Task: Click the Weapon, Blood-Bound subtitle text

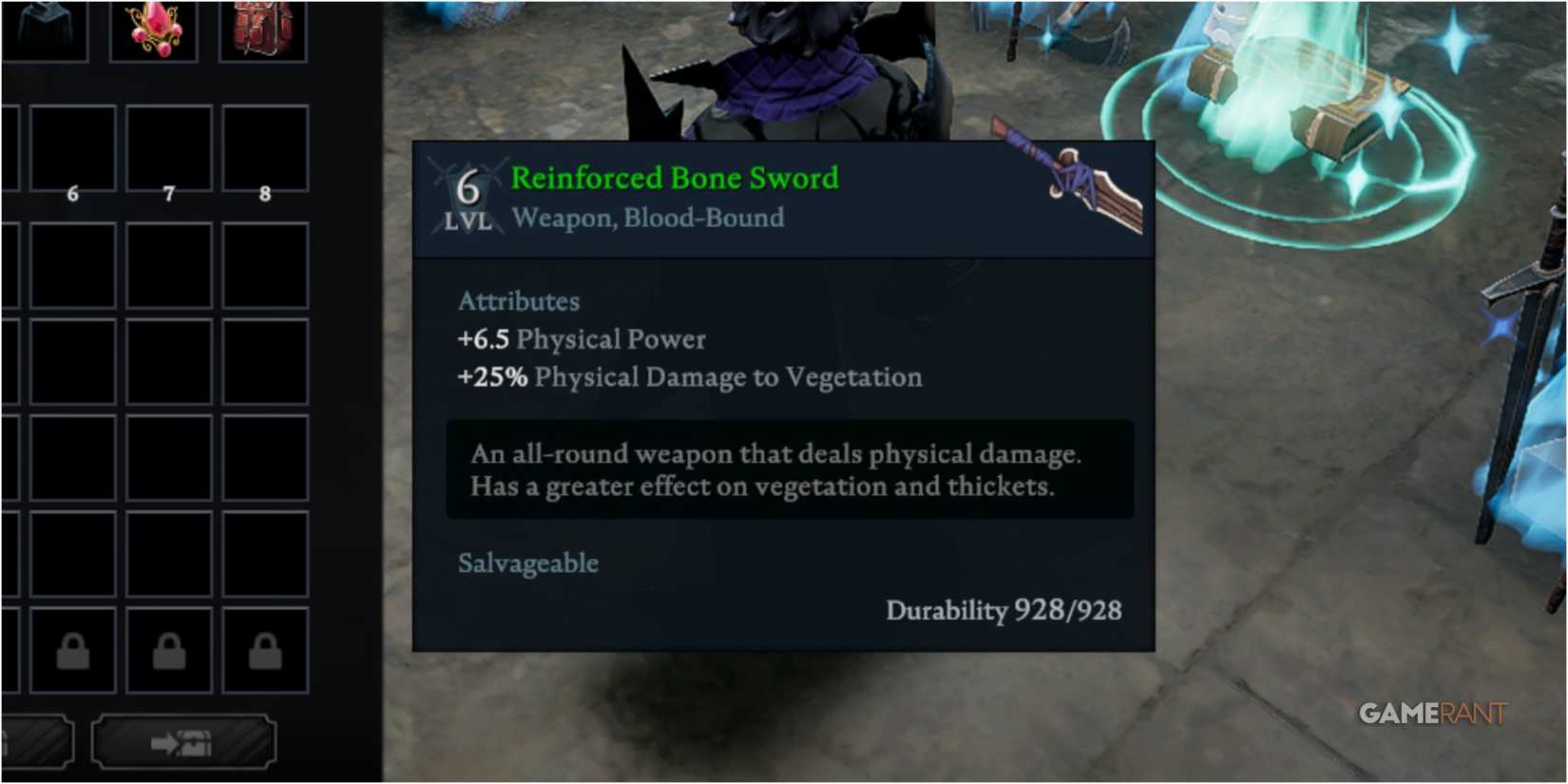Action: point(647,218)
